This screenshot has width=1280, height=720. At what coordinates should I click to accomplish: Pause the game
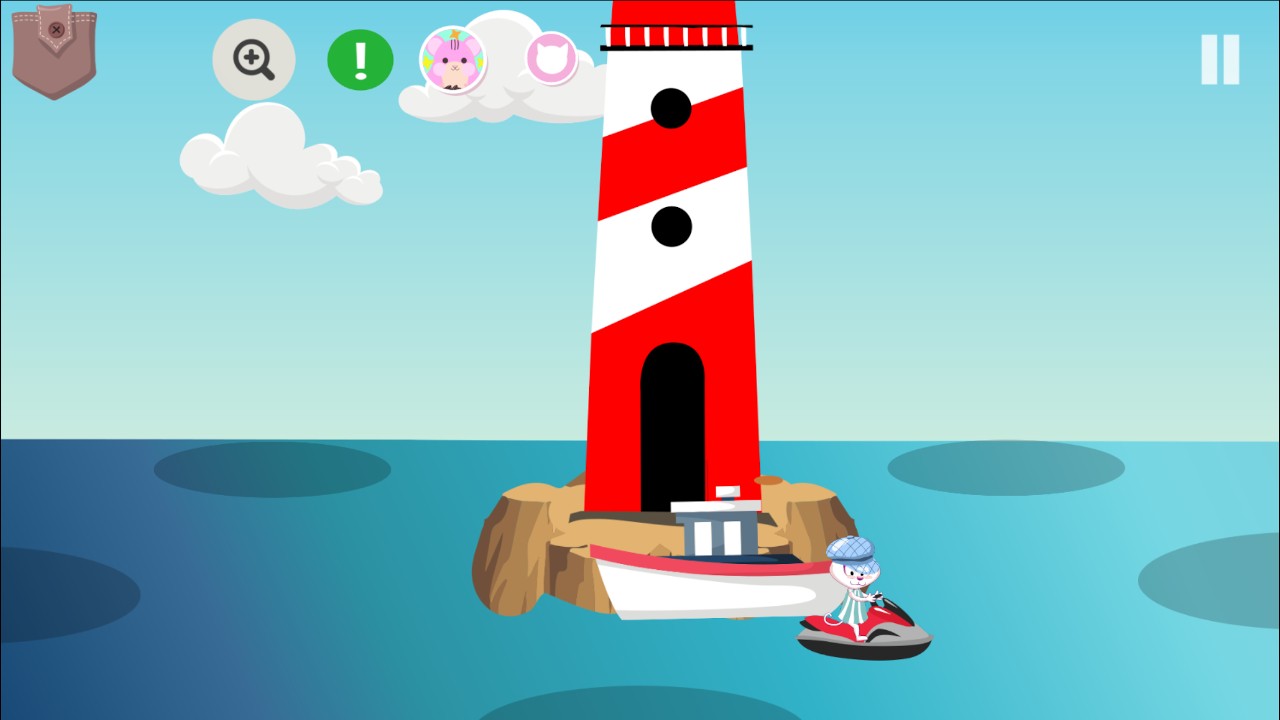(x=1220, y=60)
